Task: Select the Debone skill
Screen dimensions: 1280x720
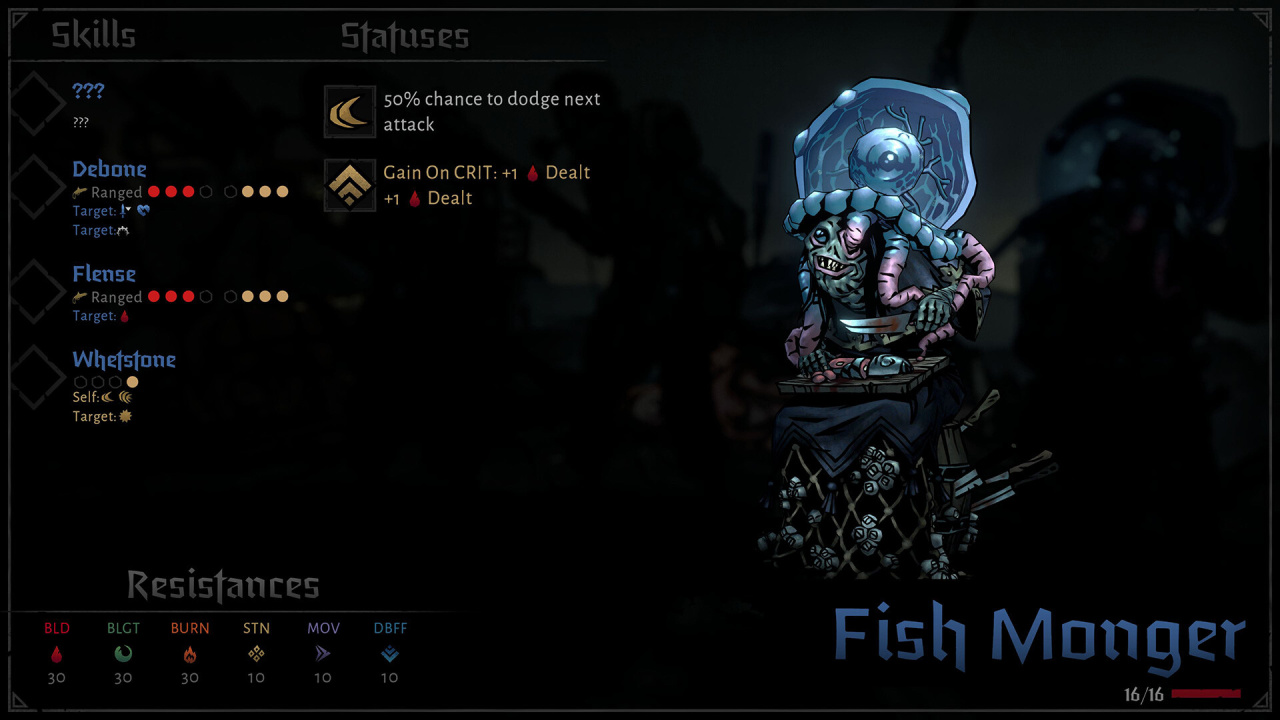Action: pos(109,169)
